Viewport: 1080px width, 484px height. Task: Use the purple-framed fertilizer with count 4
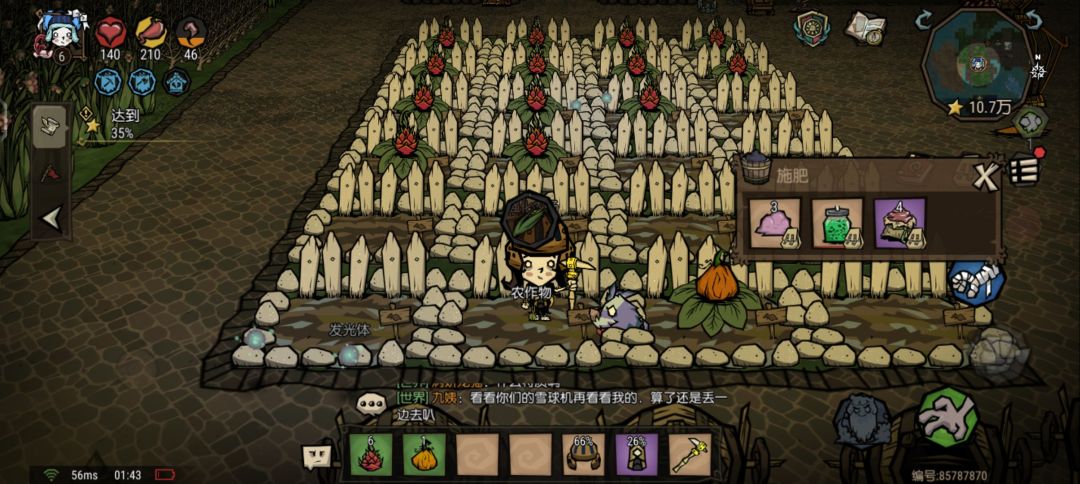pyautogui.click(x=900, y=223)
